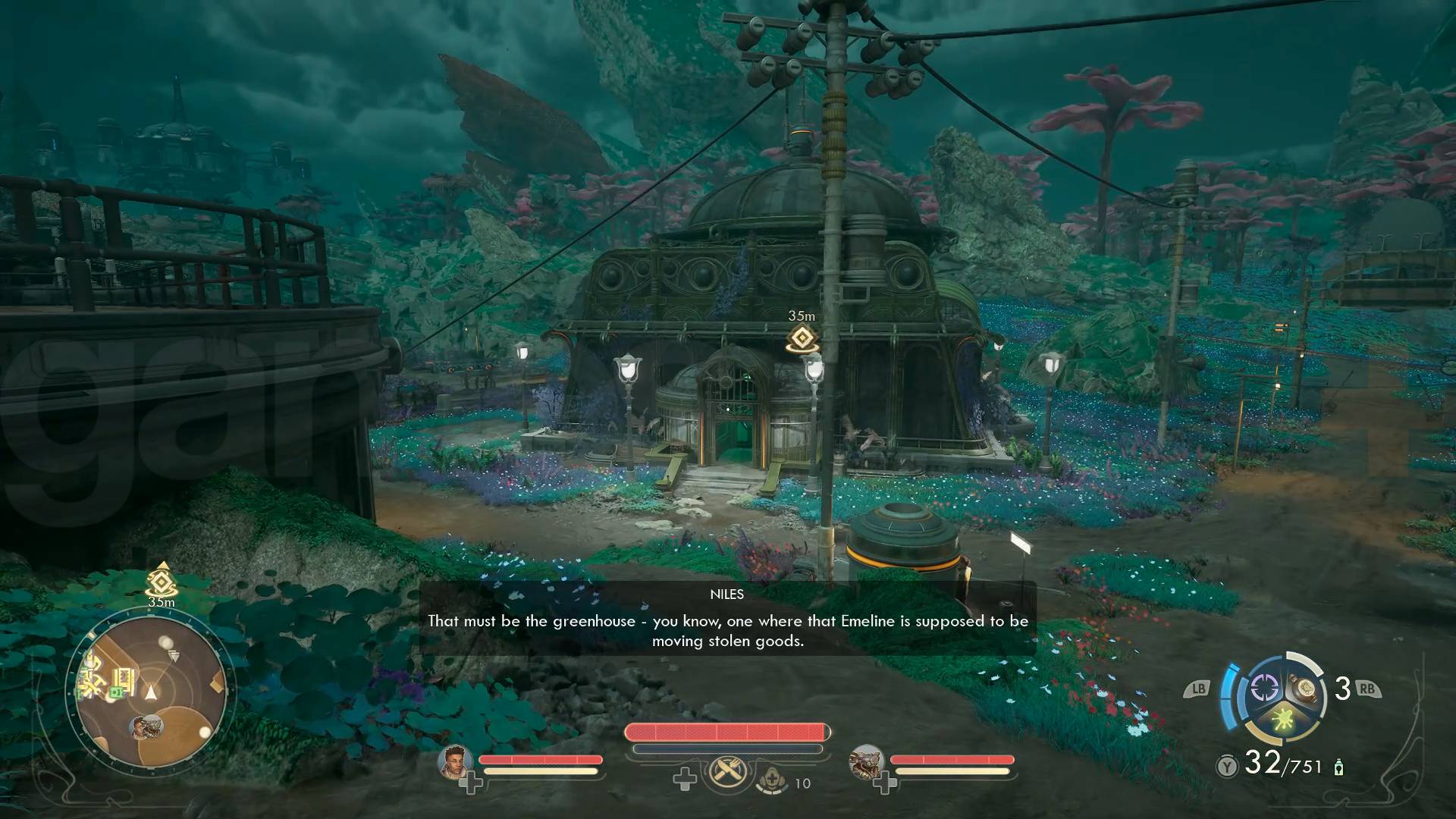Click the throwable device icon showing 3 charges
This screenshot has height=819, width=1456.
(x=1304, y=686)
